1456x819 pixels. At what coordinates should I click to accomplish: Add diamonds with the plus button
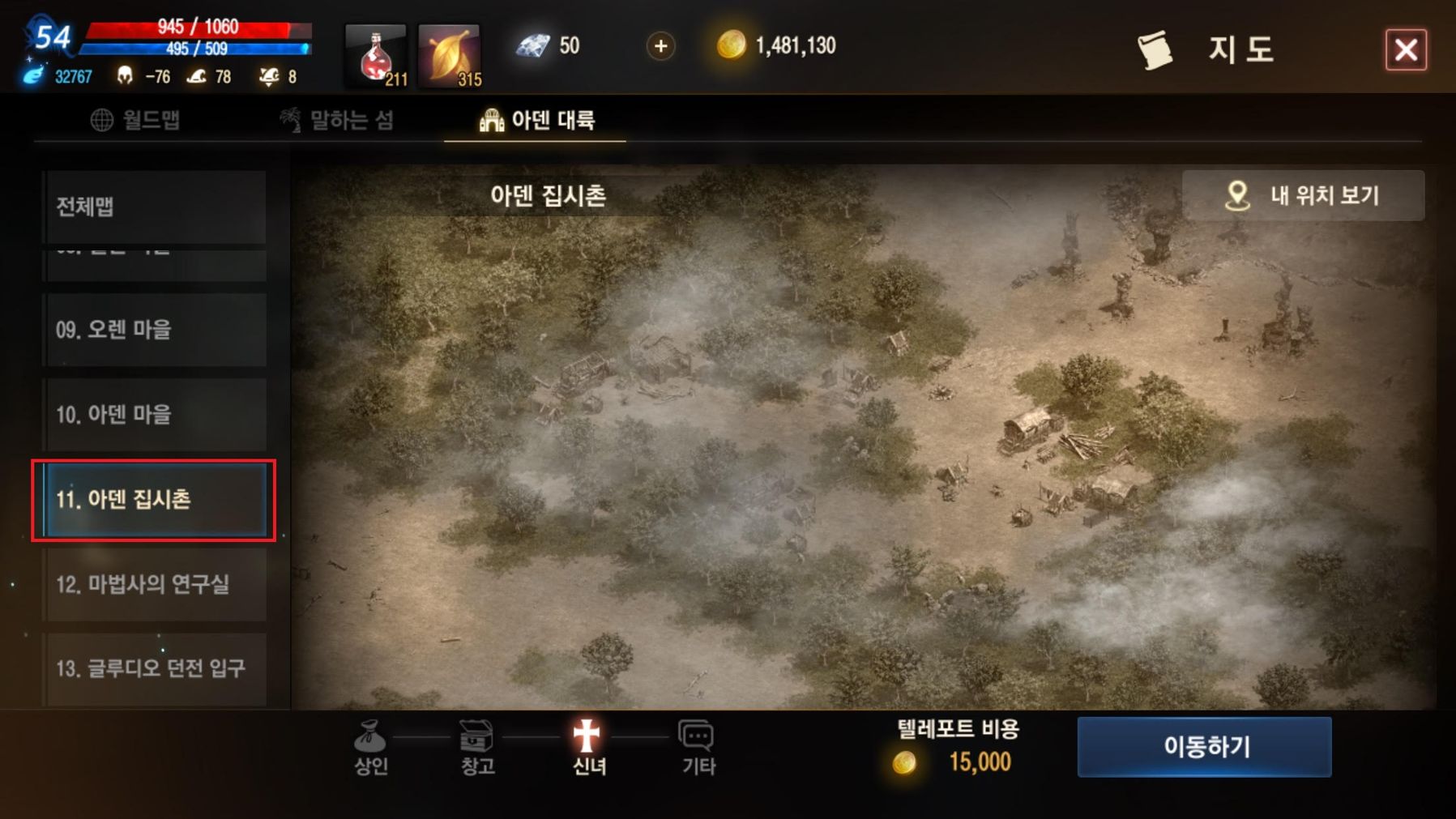(x=660, y=46)
